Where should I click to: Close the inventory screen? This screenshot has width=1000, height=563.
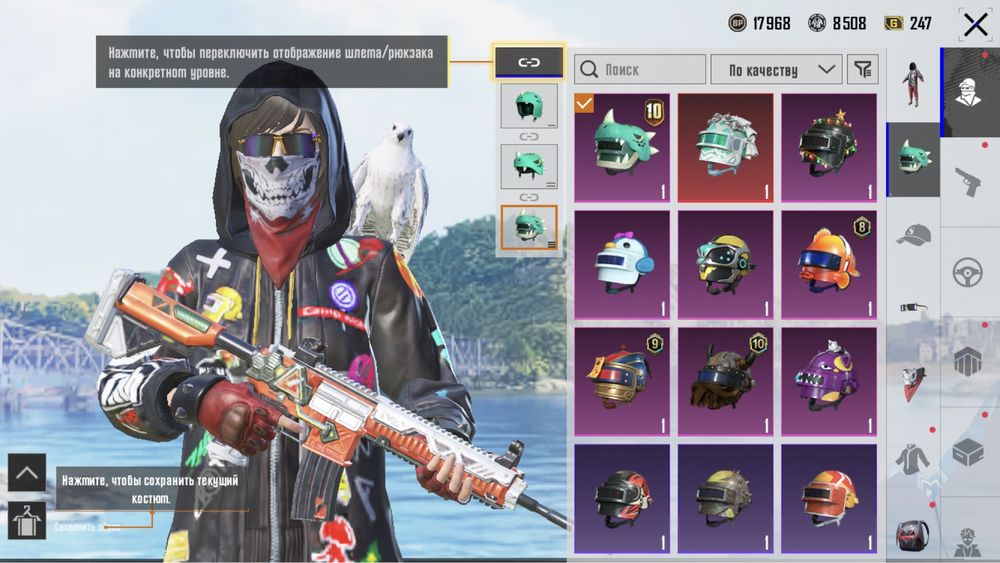click(x=975, y=24)
